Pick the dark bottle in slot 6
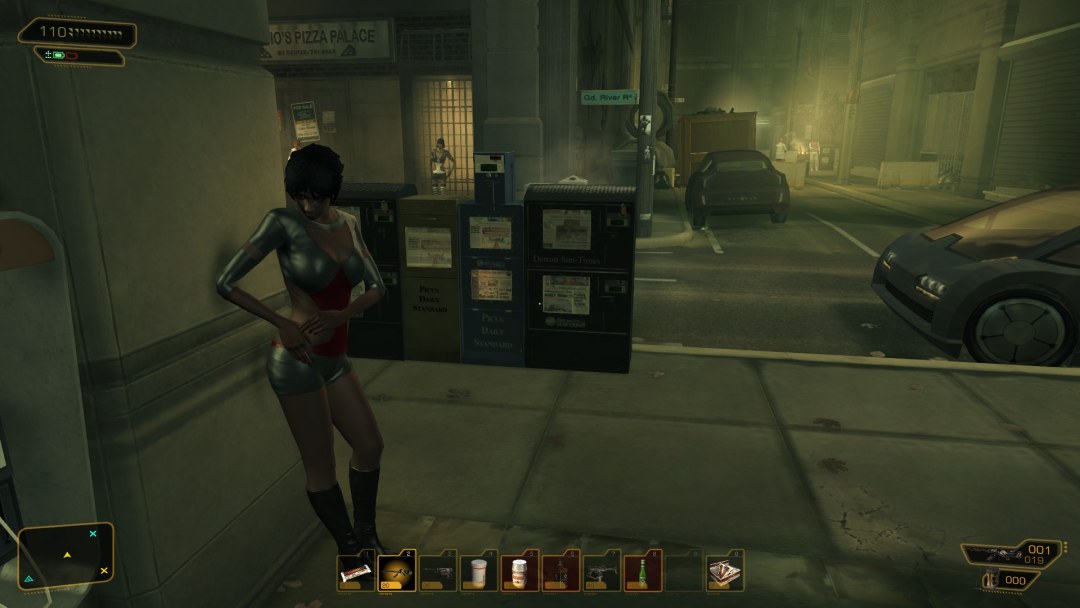Screen dimensions: 1080x608 point(560,572)
